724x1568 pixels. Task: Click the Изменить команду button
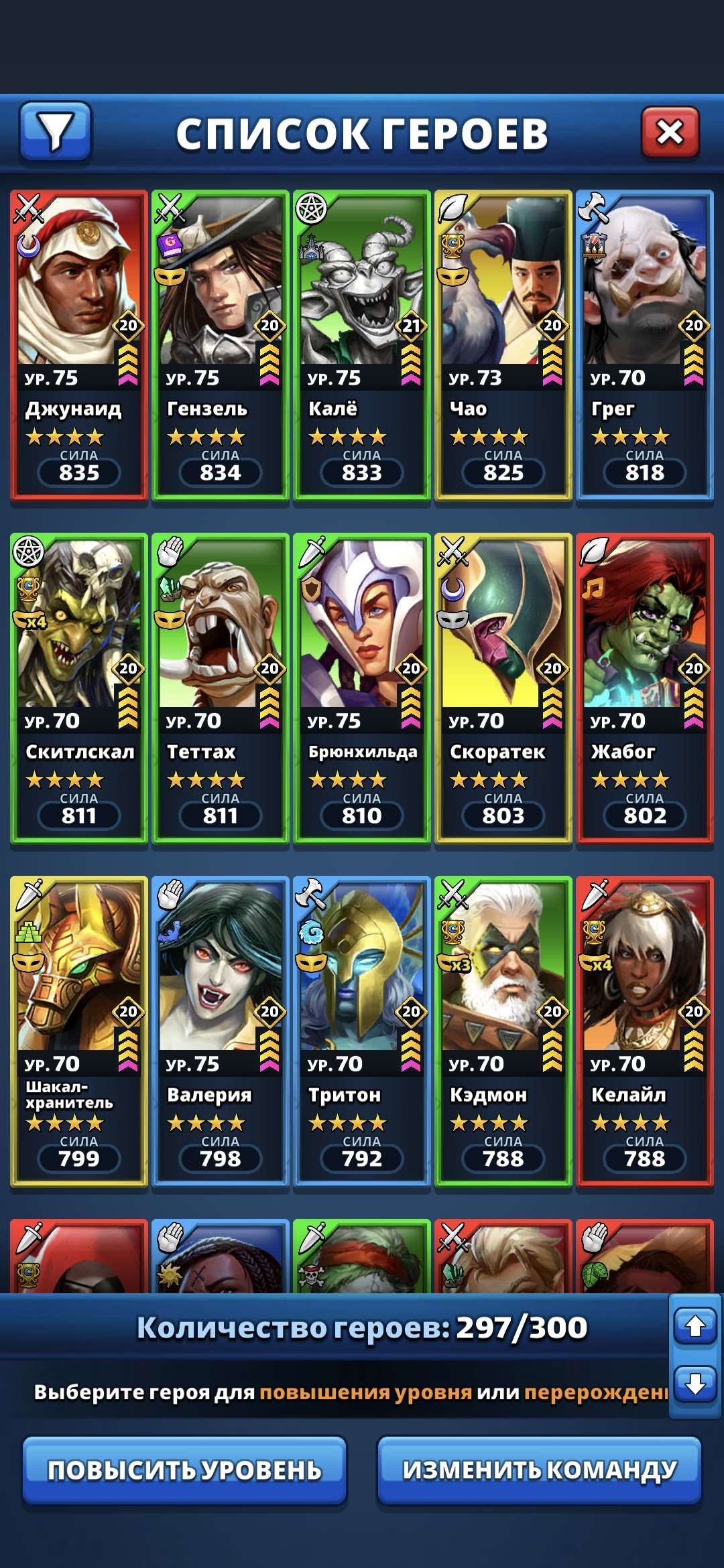pyautogui.click(x=539, y=1470)
